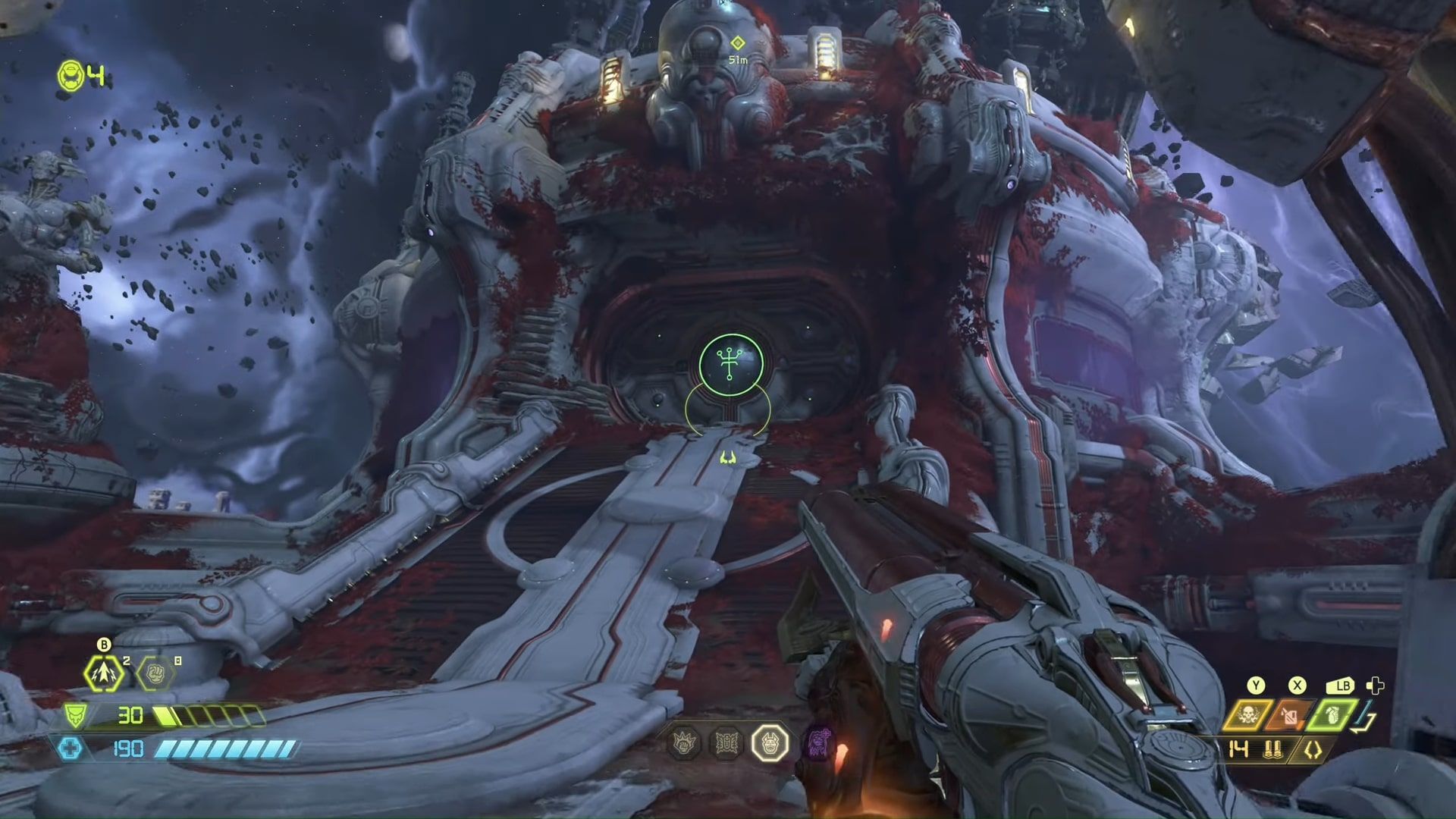
Task: Select the Y button prompt
Action: (1256, 685)
